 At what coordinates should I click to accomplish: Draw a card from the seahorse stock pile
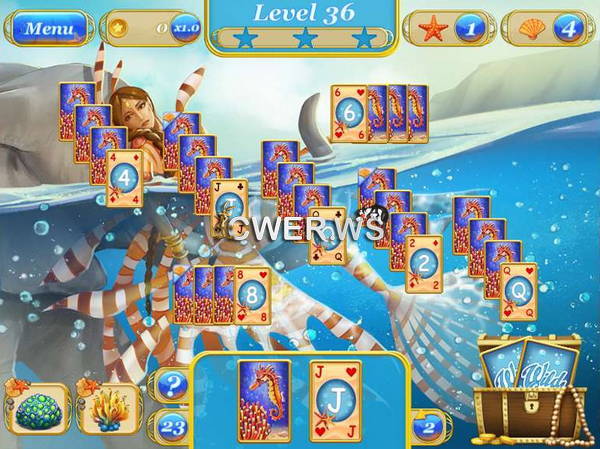click(264, 400)
